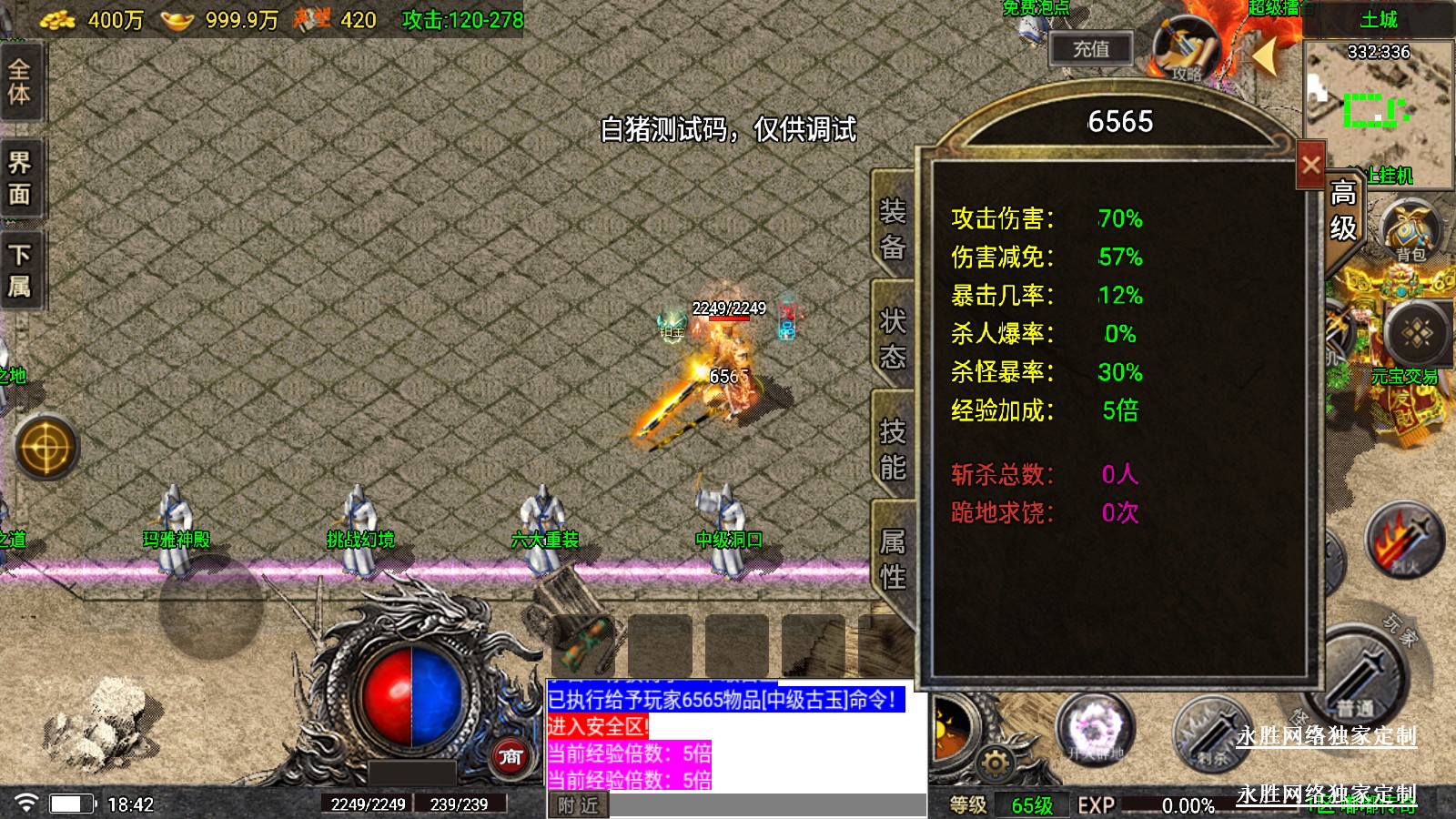Click the minimap of 土城
The width and height of the screenshot is (1456, 819).
click(1378, 109)
